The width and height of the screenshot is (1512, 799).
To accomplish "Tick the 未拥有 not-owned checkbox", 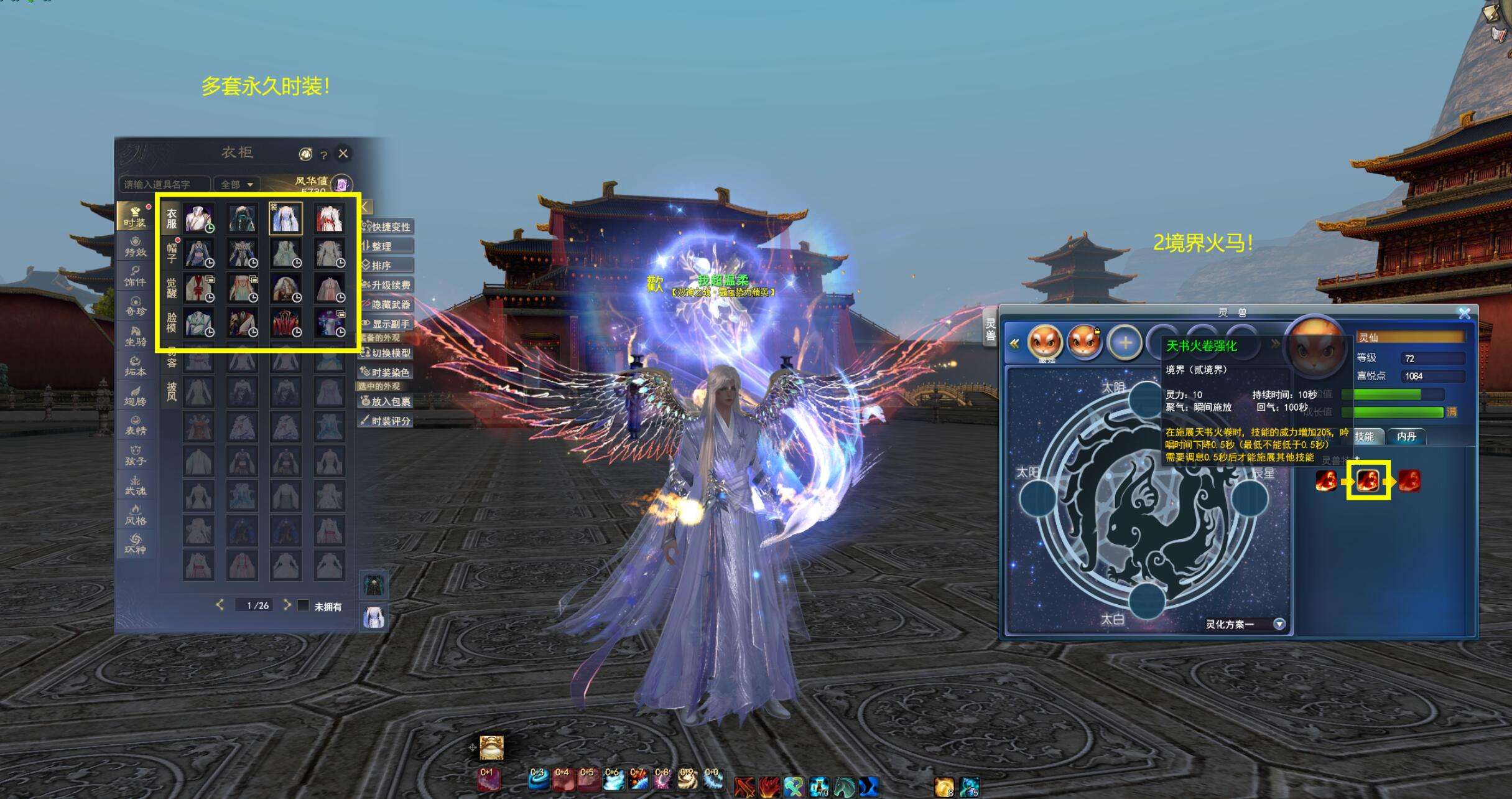I will [x=304, y=605].
